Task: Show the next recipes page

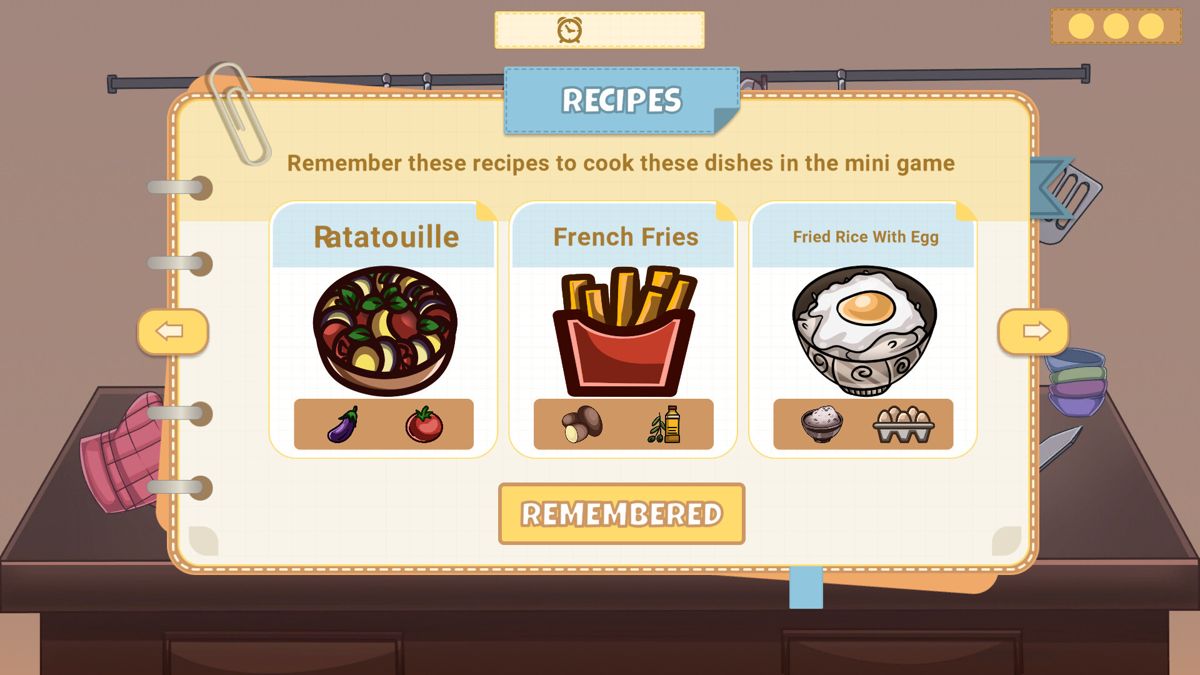Action: pyautogui.click(x=1033, y=332)
